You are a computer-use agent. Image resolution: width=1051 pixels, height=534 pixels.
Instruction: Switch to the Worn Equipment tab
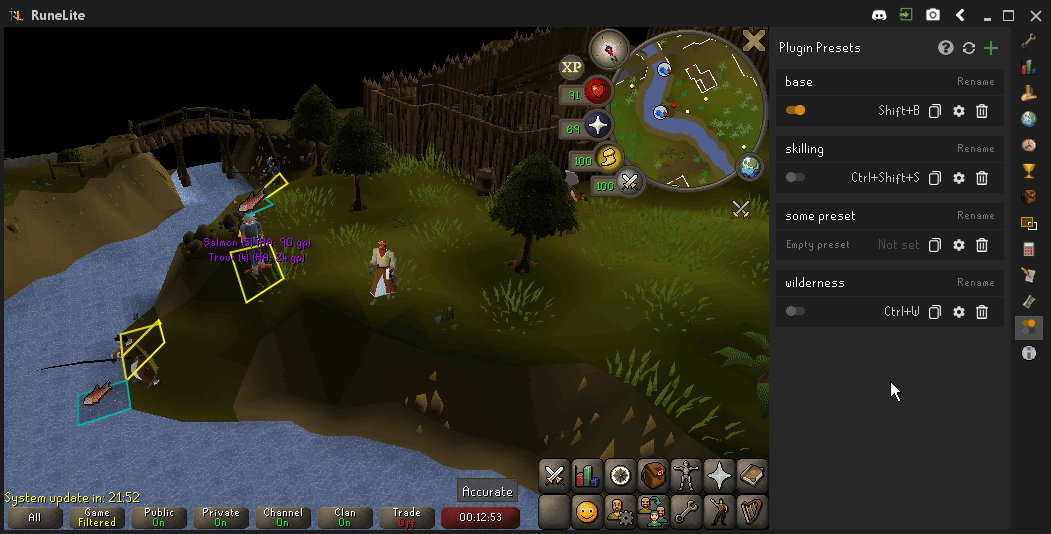coord(686,475)
